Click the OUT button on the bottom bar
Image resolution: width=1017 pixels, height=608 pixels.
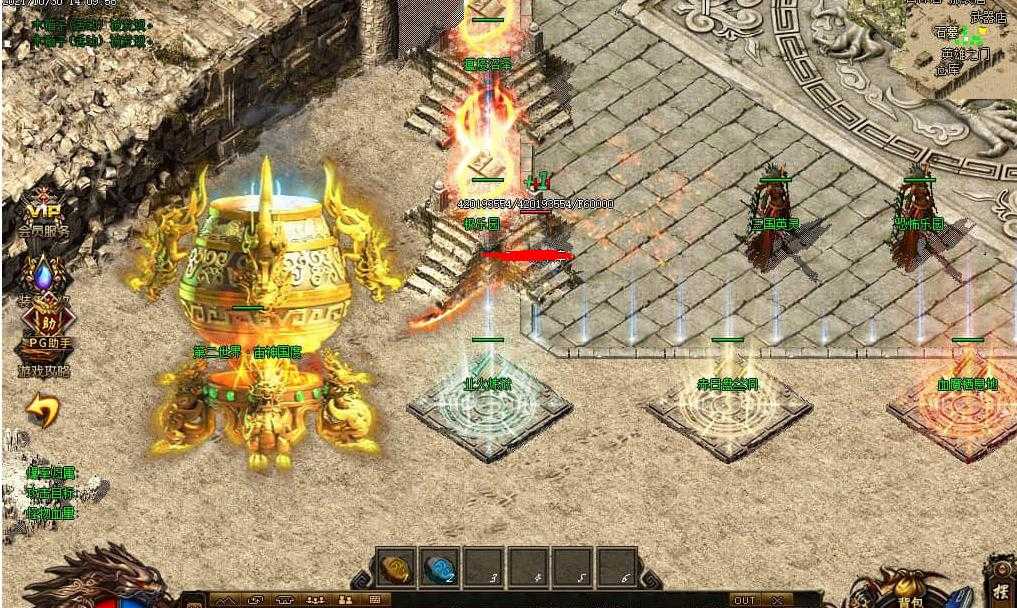[x=745, y=600]
